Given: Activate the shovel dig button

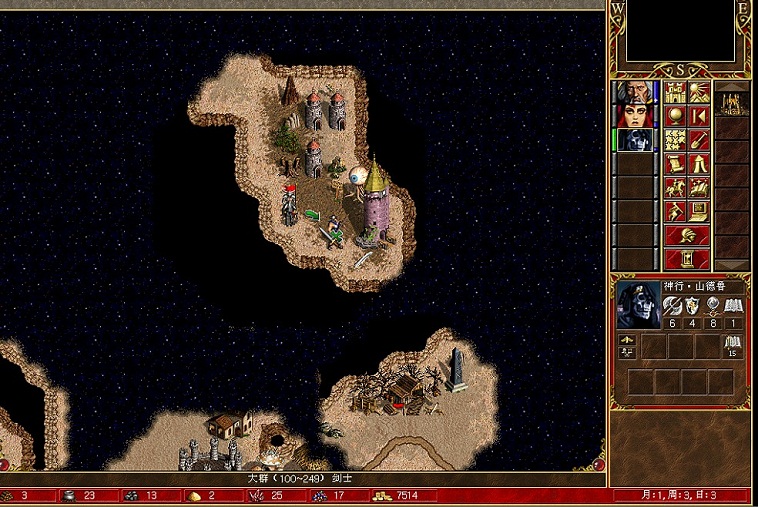Looking at the screenshot, I should tap(699, 140).
